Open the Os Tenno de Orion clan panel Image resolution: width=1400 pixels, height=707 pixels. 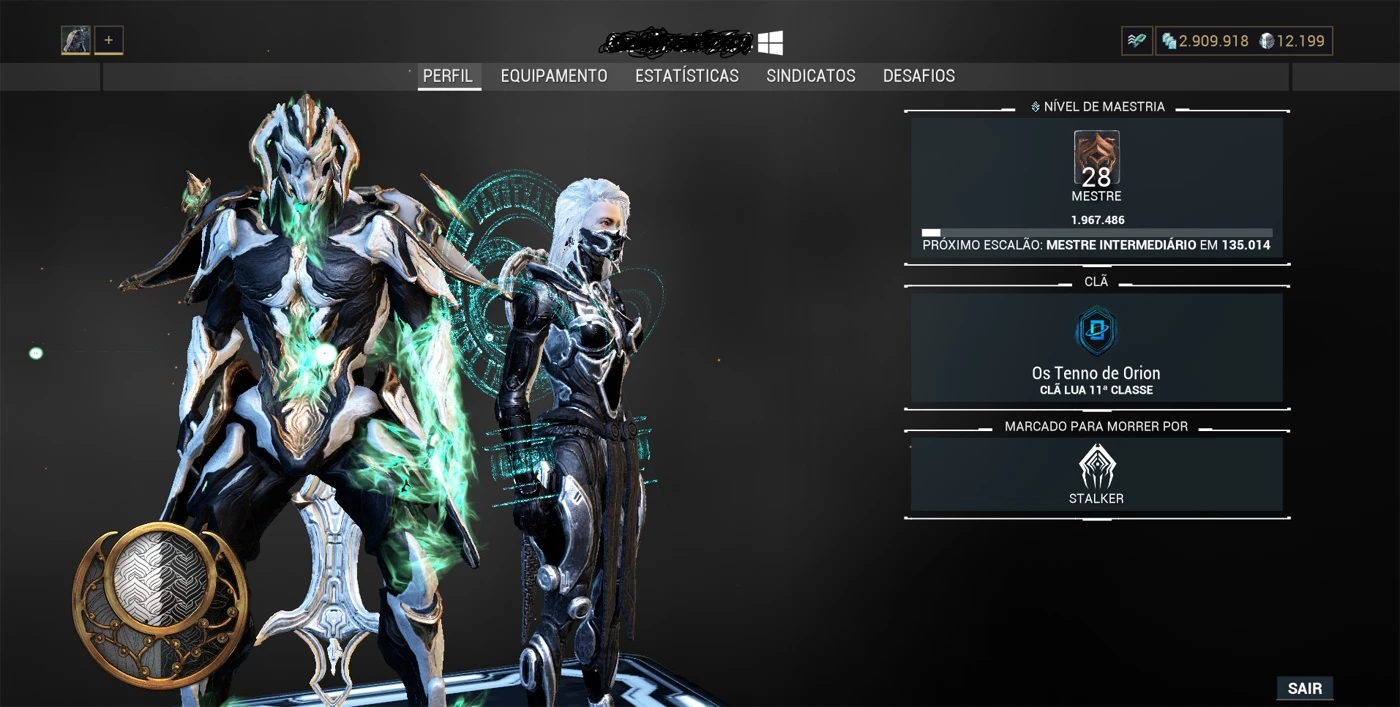1096,348
